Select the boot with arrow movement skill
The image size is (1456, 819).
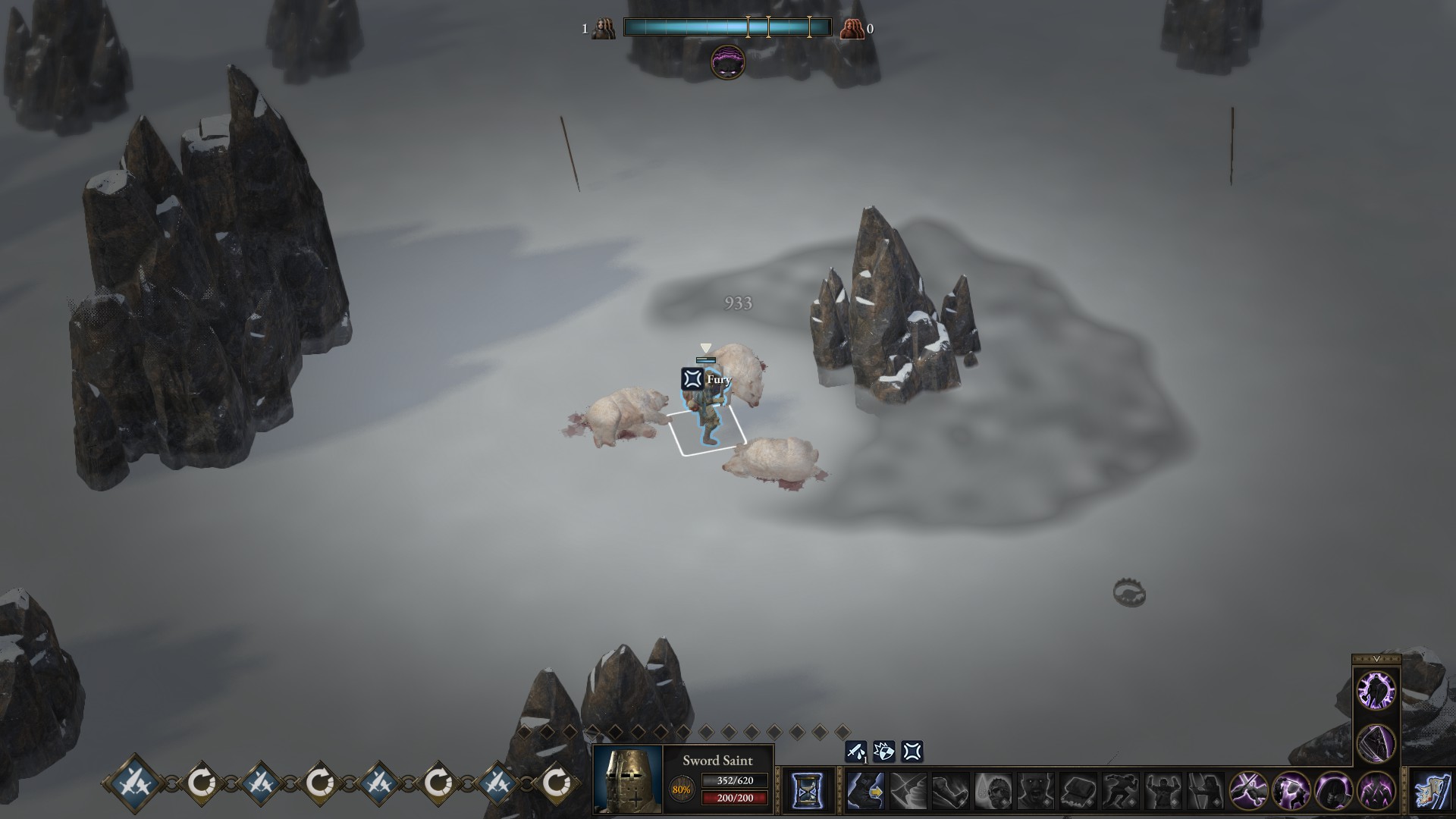pyautogui.click(x=865, y=791)
